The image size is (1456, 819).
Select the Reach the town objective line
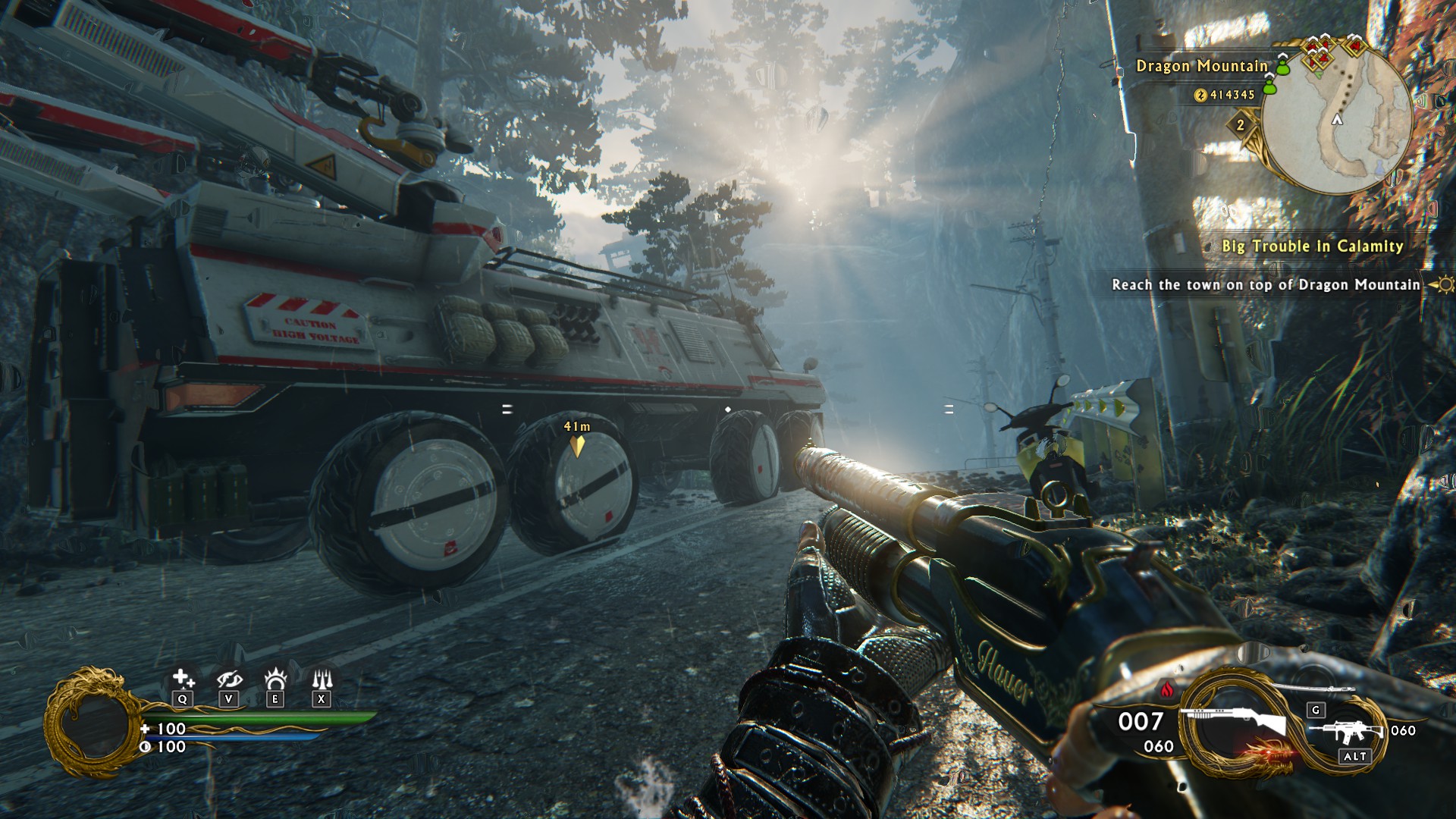click(1266, 285)
